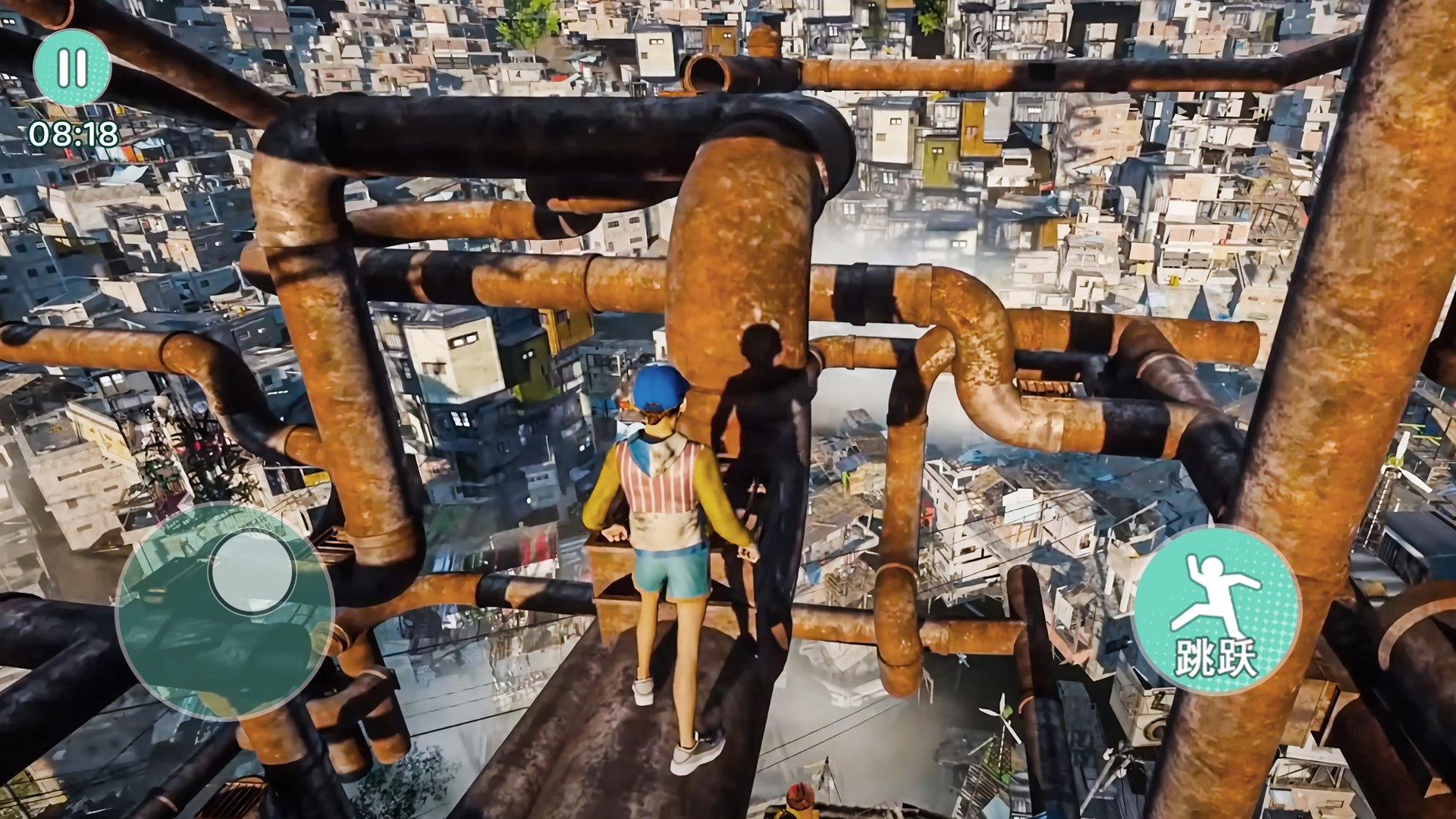Image resolution: width=1456 pixels, height=819 pixels.
Task: Touch the virtual joystick thumb knob
Action: [x=252, y=572]
